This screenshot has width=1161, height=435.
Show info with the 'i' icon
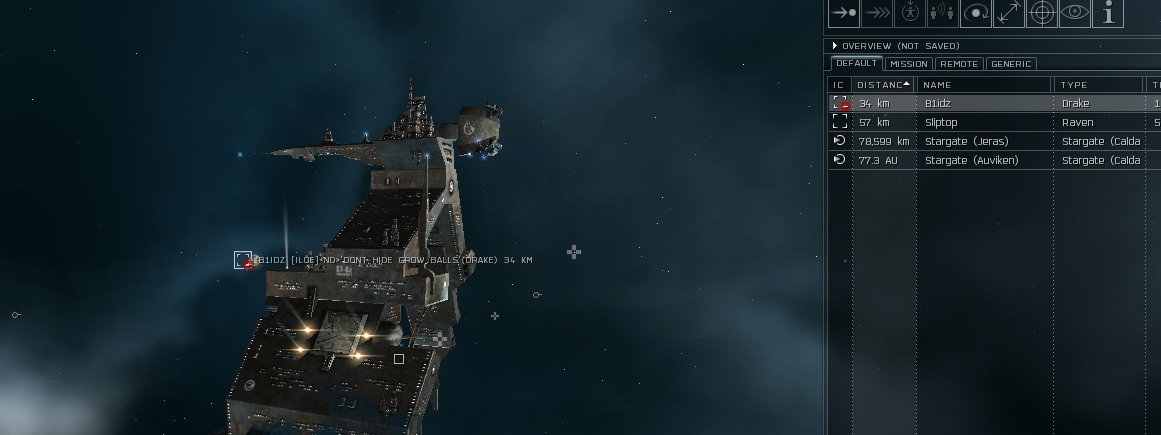[x=1108, y=13]
